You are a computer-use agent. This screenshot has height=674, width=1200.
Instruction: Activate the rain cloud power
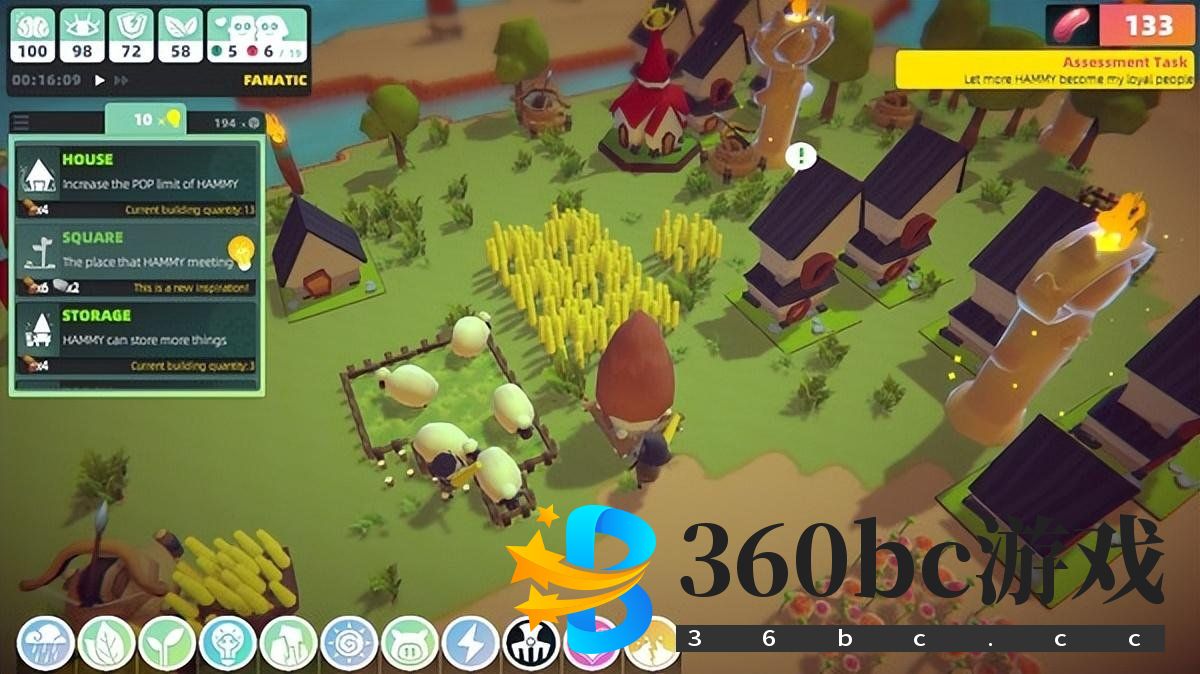click(46, 643)
